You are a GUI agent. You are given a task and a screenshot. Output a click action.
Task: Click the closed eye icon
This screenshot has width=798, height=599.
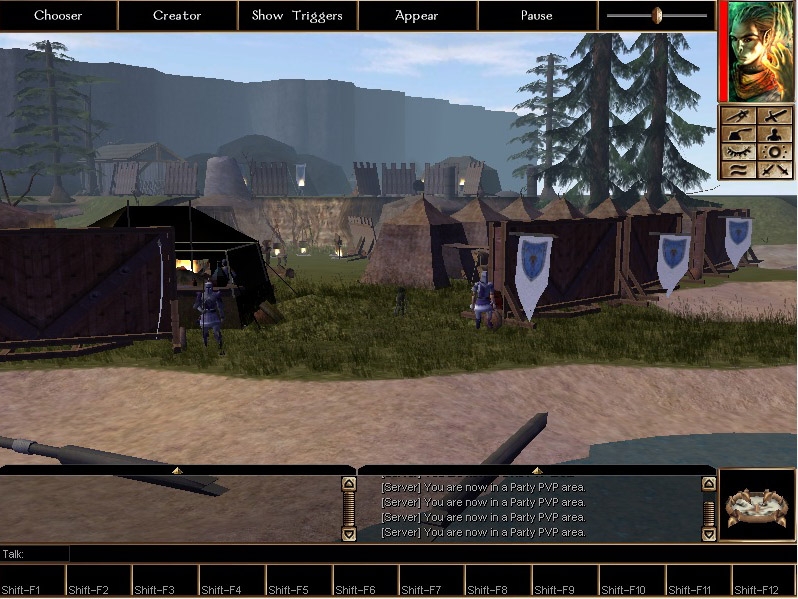coord(739,152)
